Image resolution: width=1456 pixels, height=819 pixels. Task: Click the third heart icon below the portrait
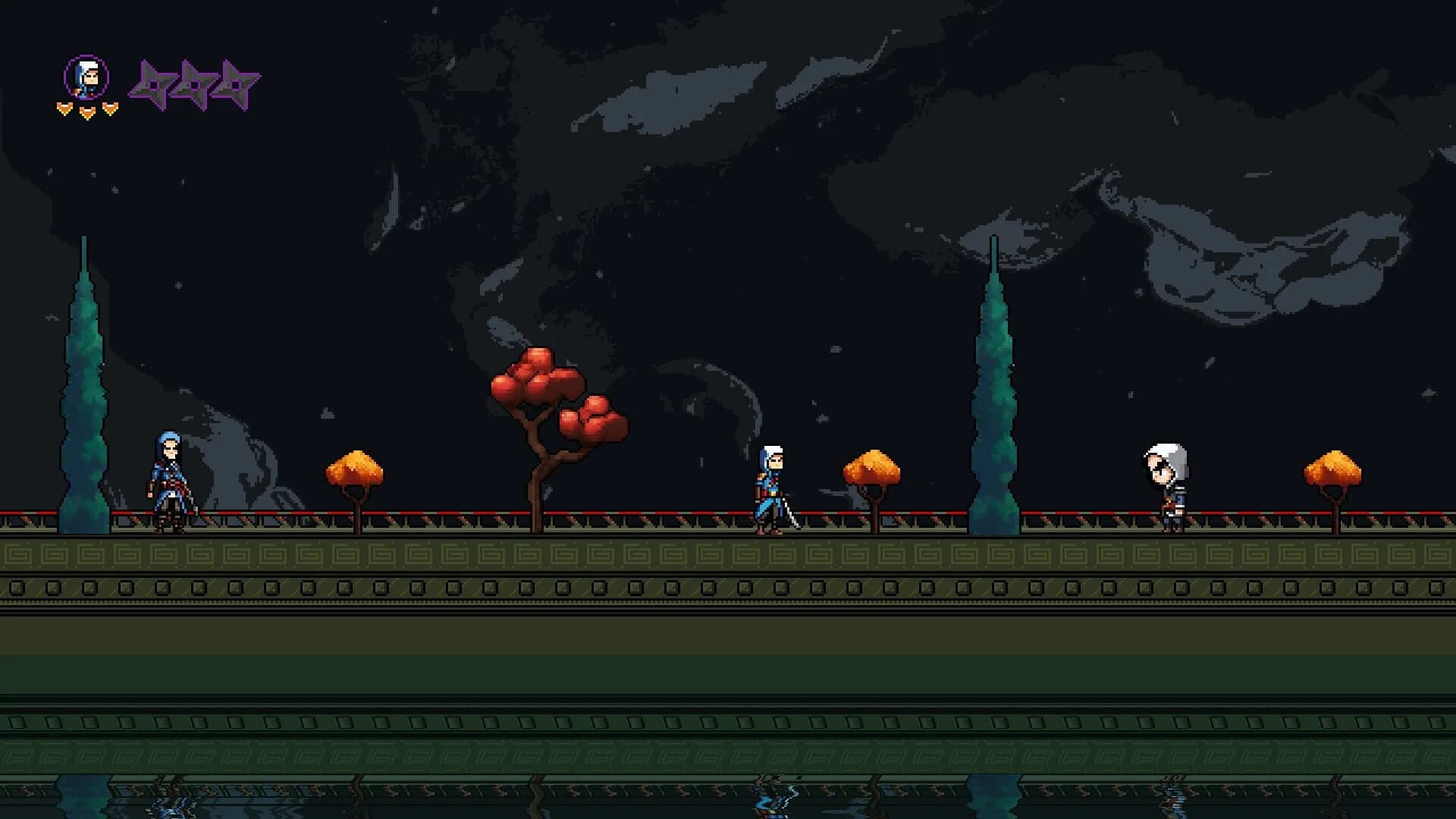click(x=108, y=108)
